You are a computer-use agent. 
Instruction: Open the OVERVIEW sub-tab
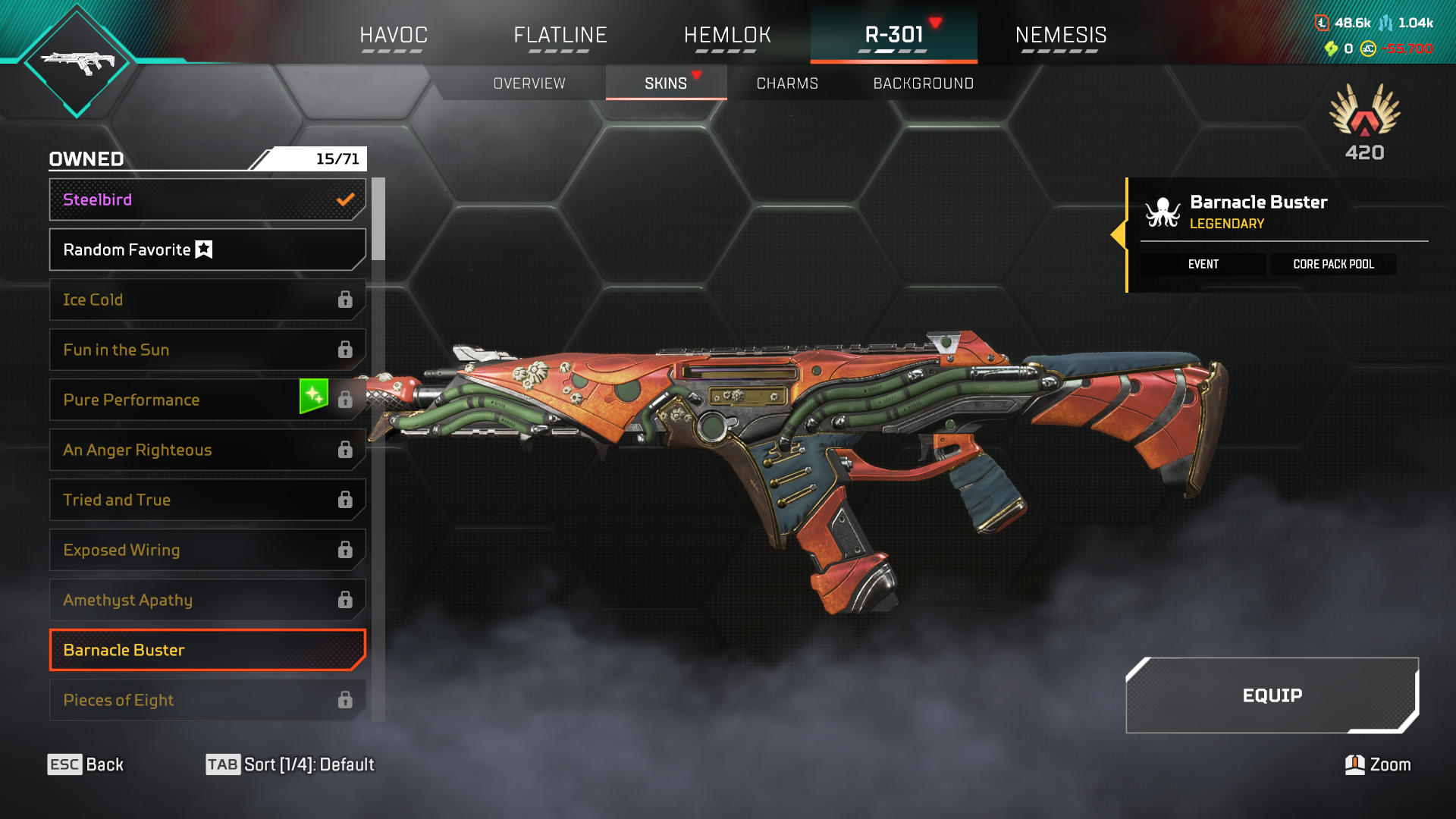[x=529, y=83]
